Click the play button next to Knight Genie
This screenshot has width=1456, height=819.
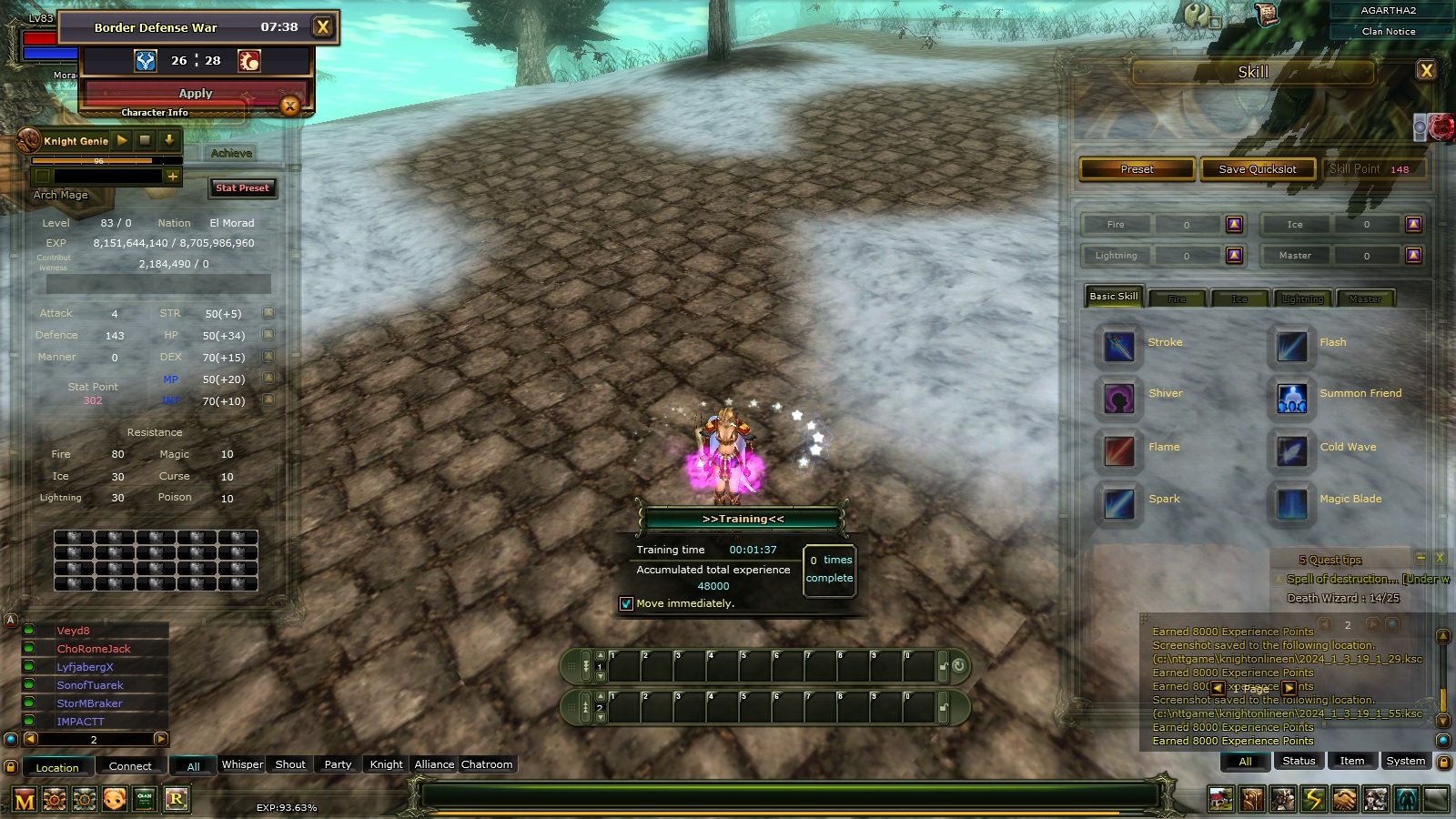pos(121,140)
